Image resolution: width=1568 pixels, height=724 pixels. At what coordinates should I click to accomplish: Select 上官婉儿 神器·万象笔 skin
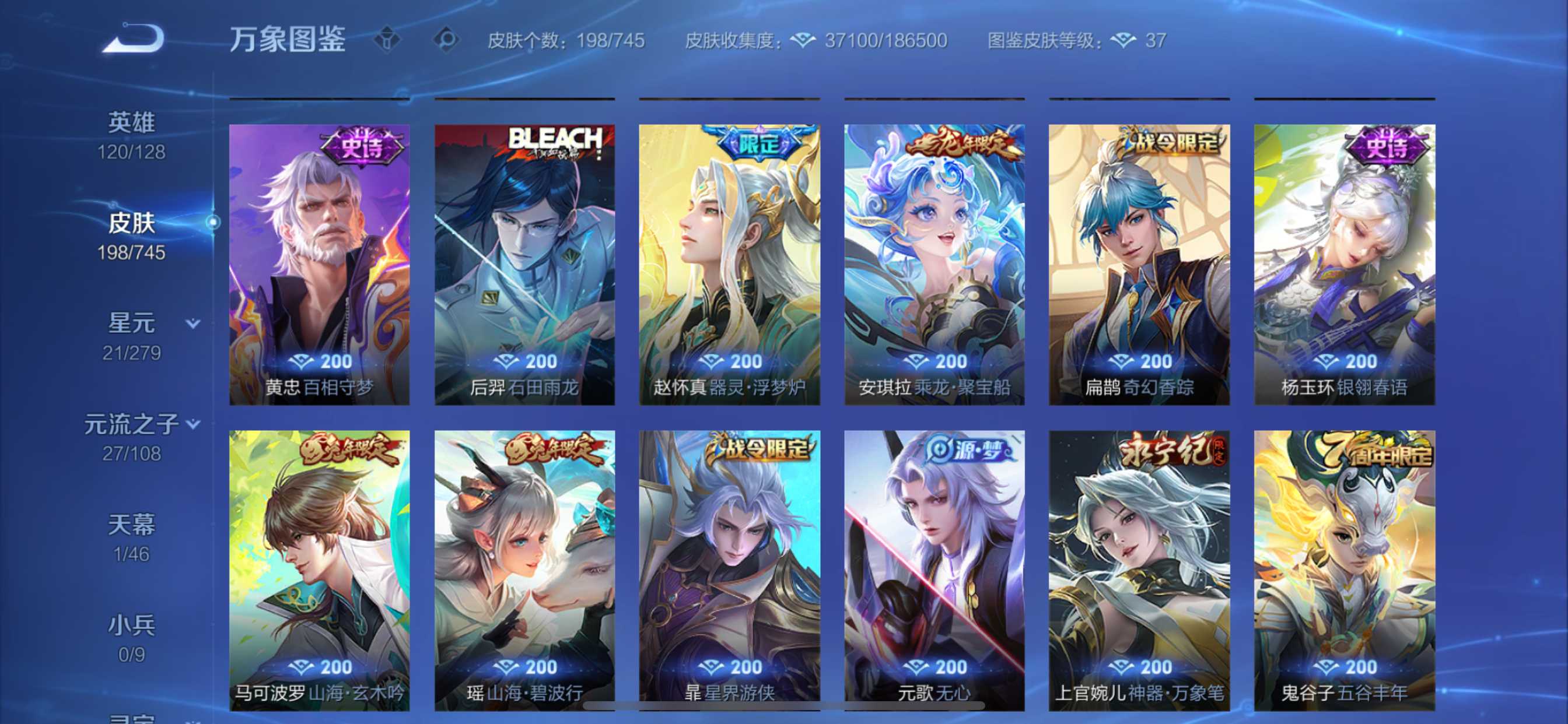click(1139, 571)
